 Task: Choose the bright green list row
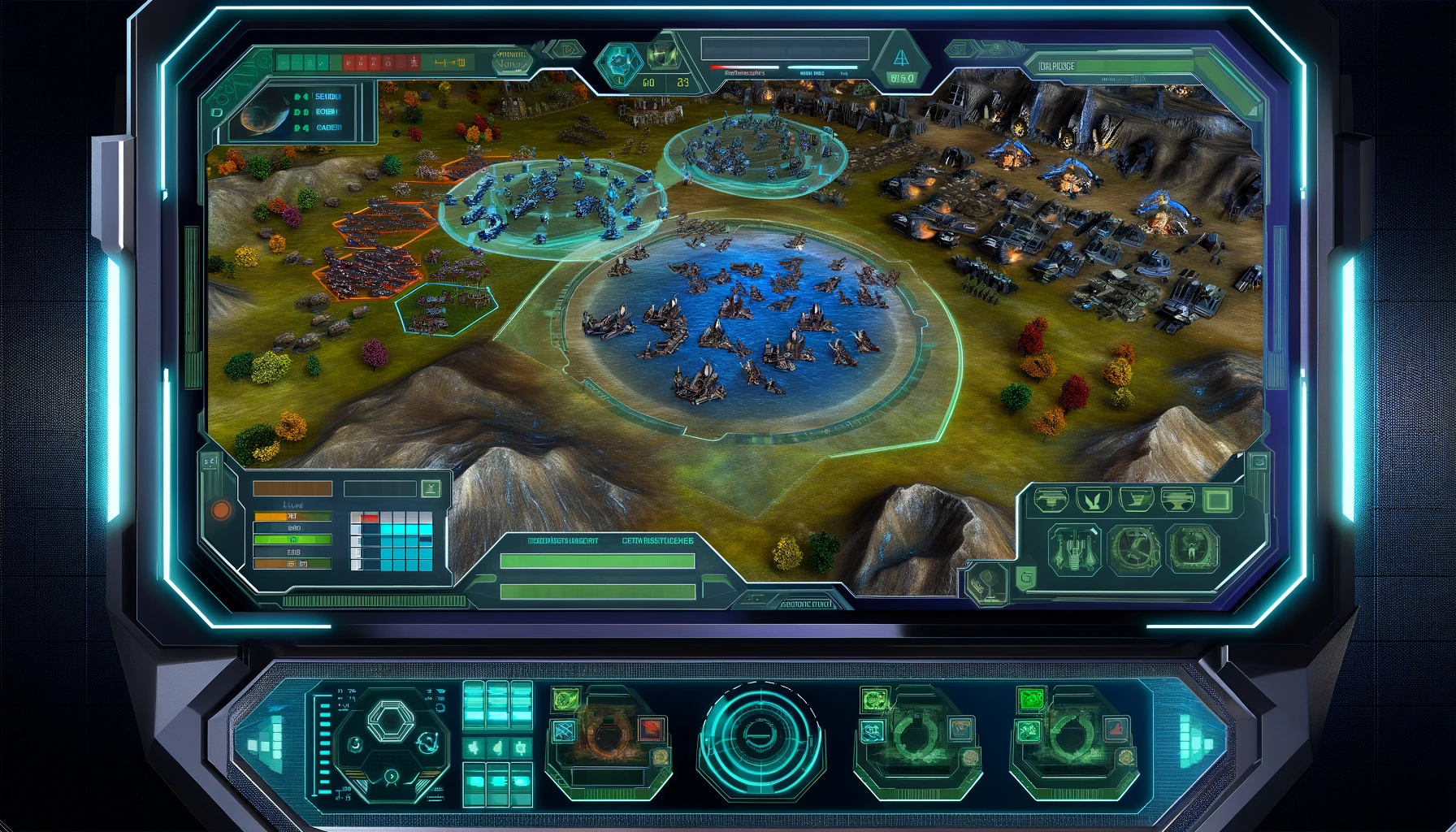tap(292, 539)
